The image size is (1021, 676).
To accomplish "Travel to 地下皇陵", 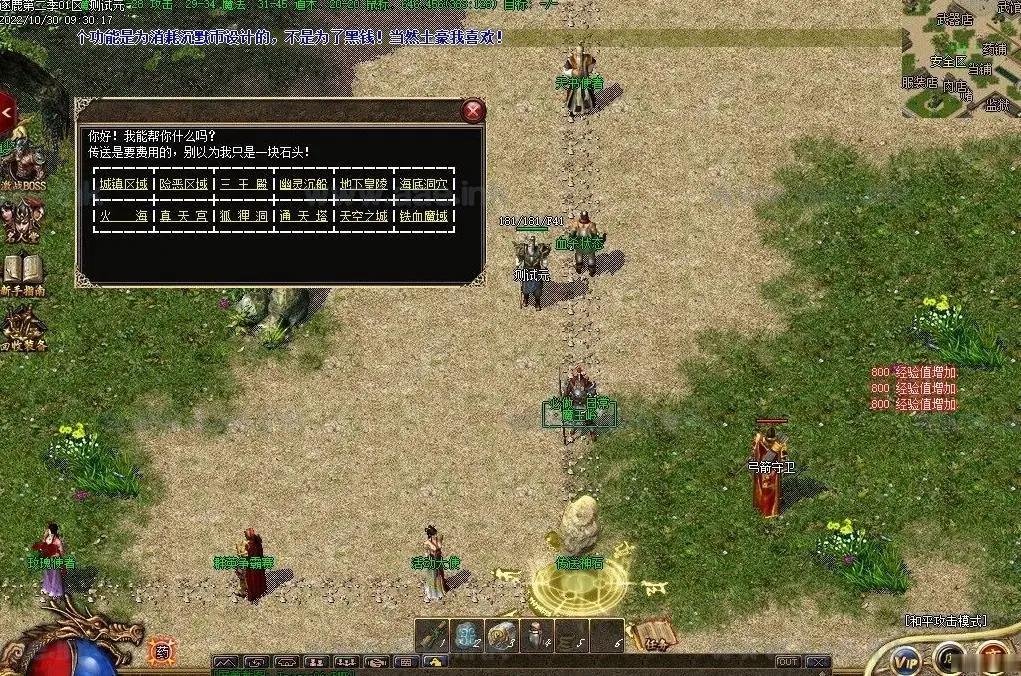I will tap(364, 184).
